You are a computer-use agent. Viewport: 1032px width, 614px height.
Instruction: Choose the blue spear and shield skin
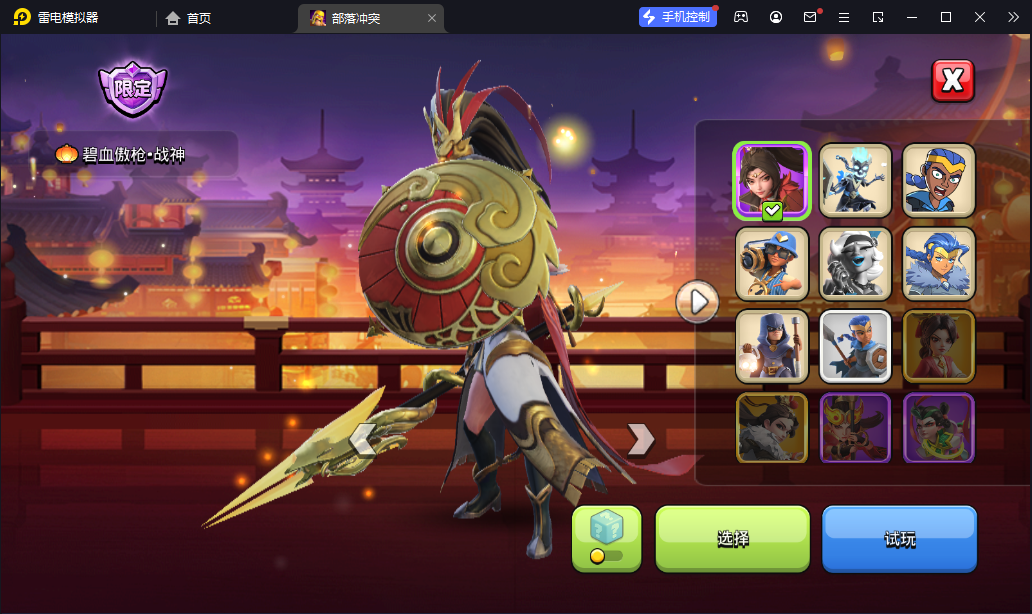(x=855, y=346)
